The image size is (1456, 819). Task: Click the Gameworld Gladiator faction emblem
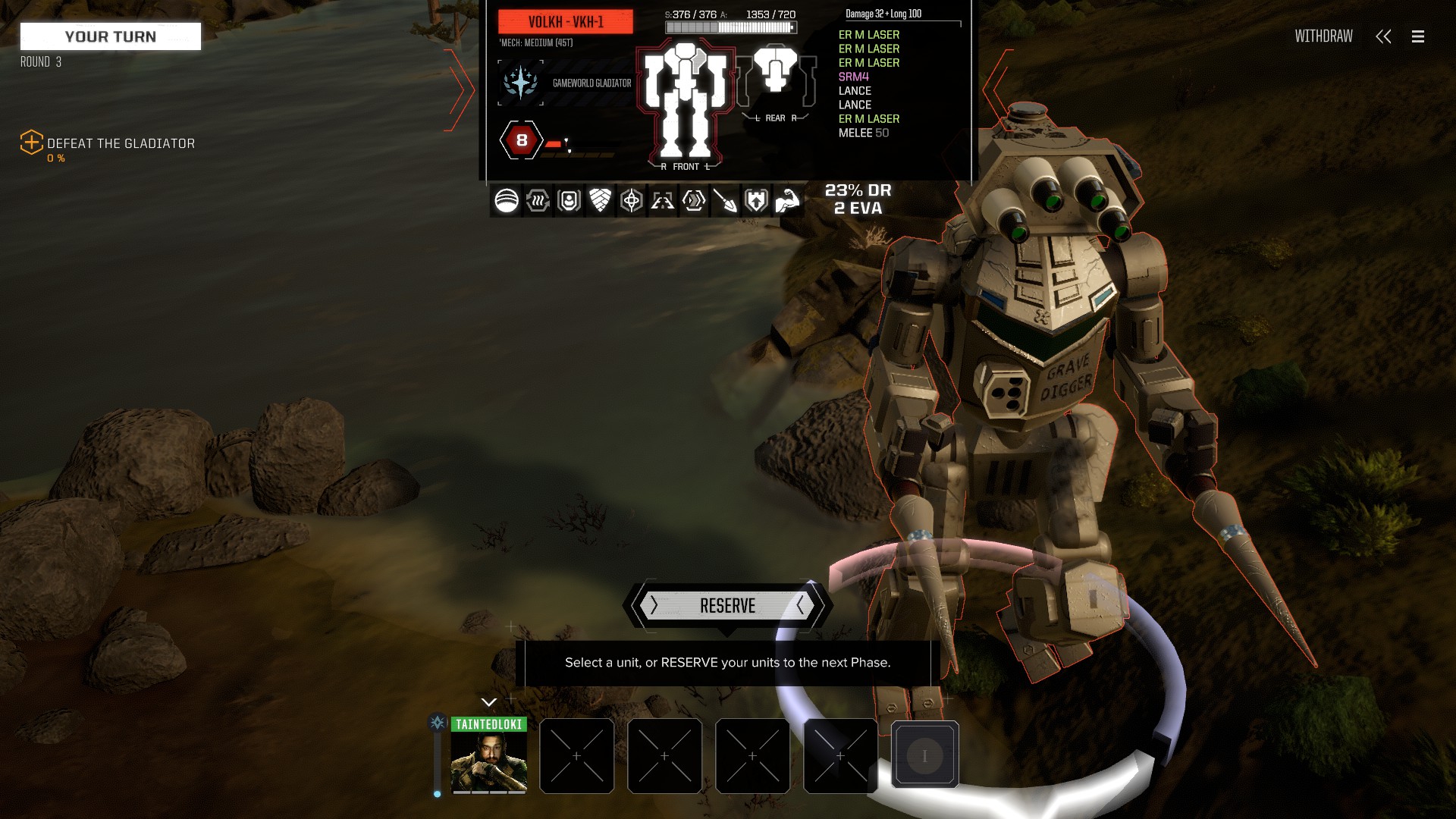coord(520,83)
